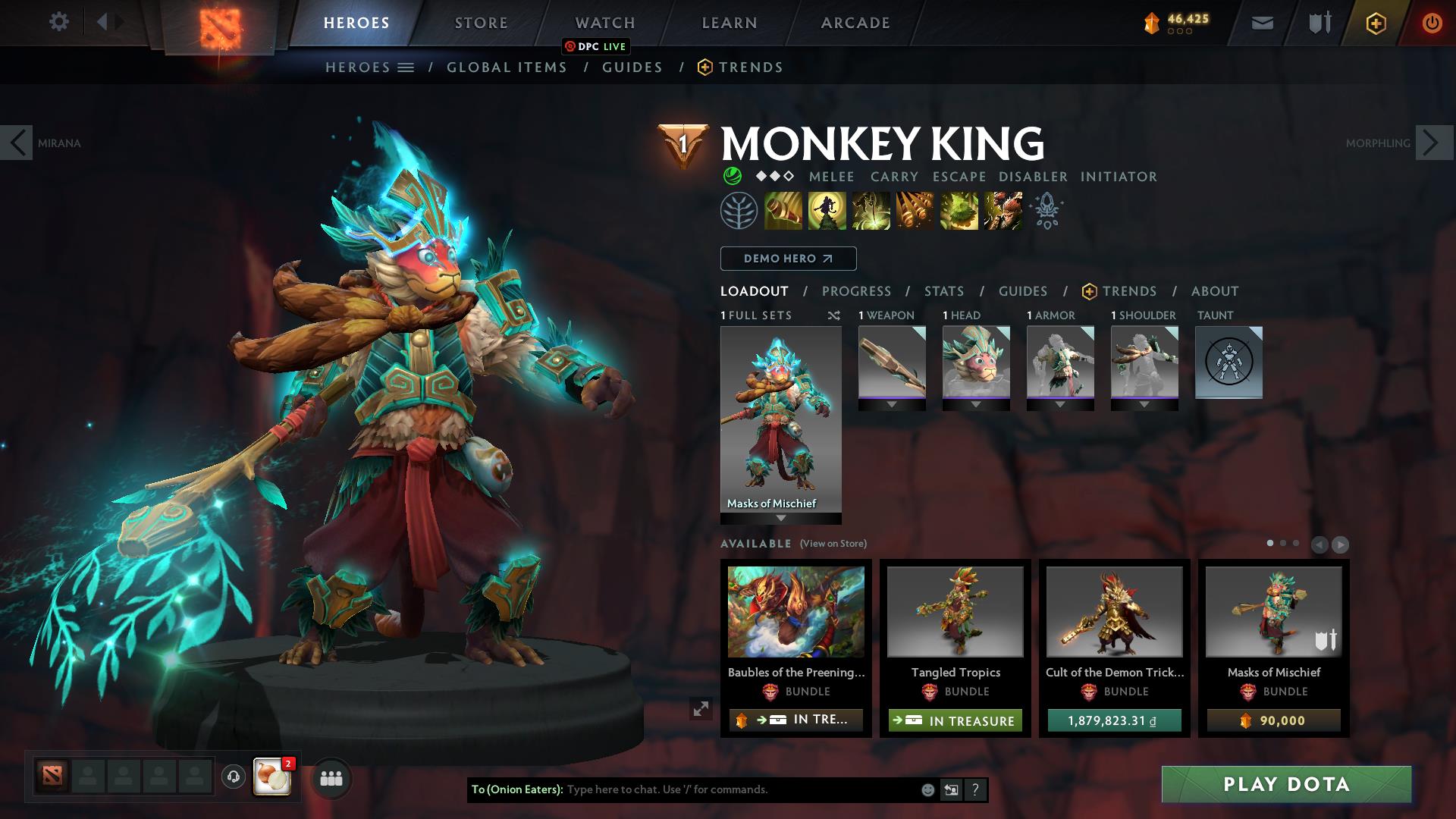Image resolution: width=1456 pixels, height=819 pixels.
Task: View the Wukong's Command ultimate icon
Action: tap(1003, 211)
